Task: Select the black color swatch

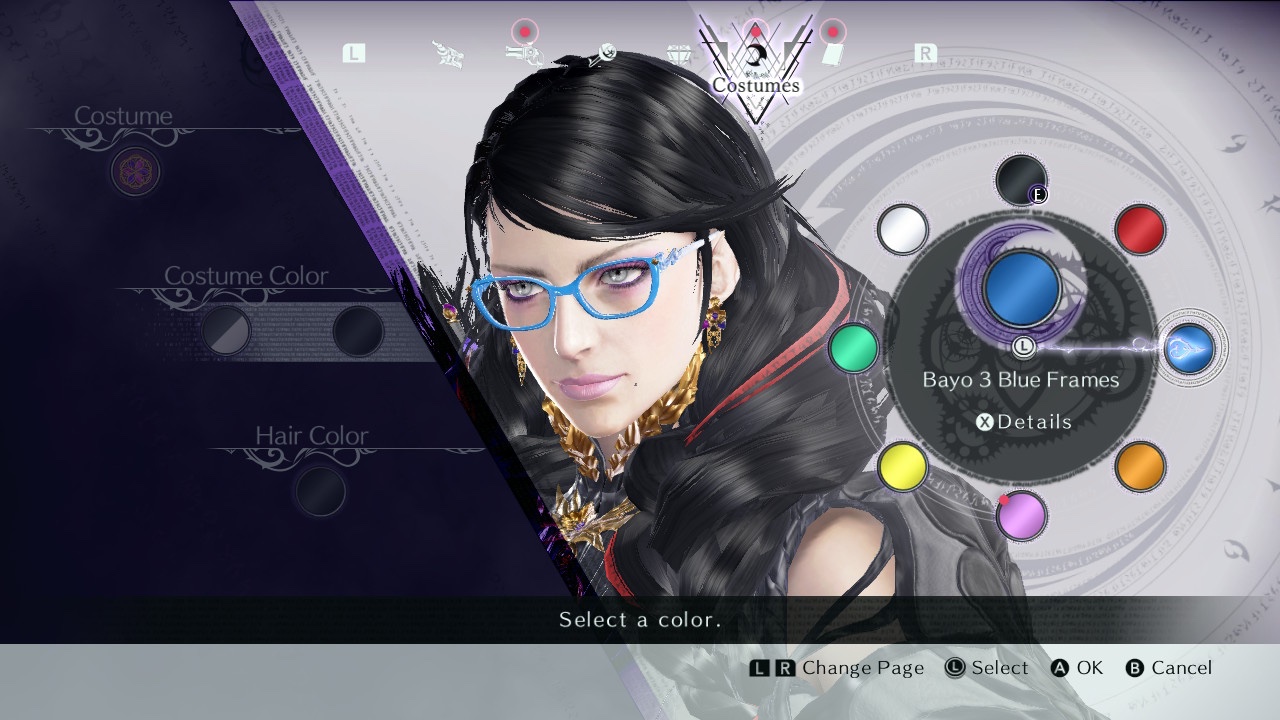Action: (1020, 180)
